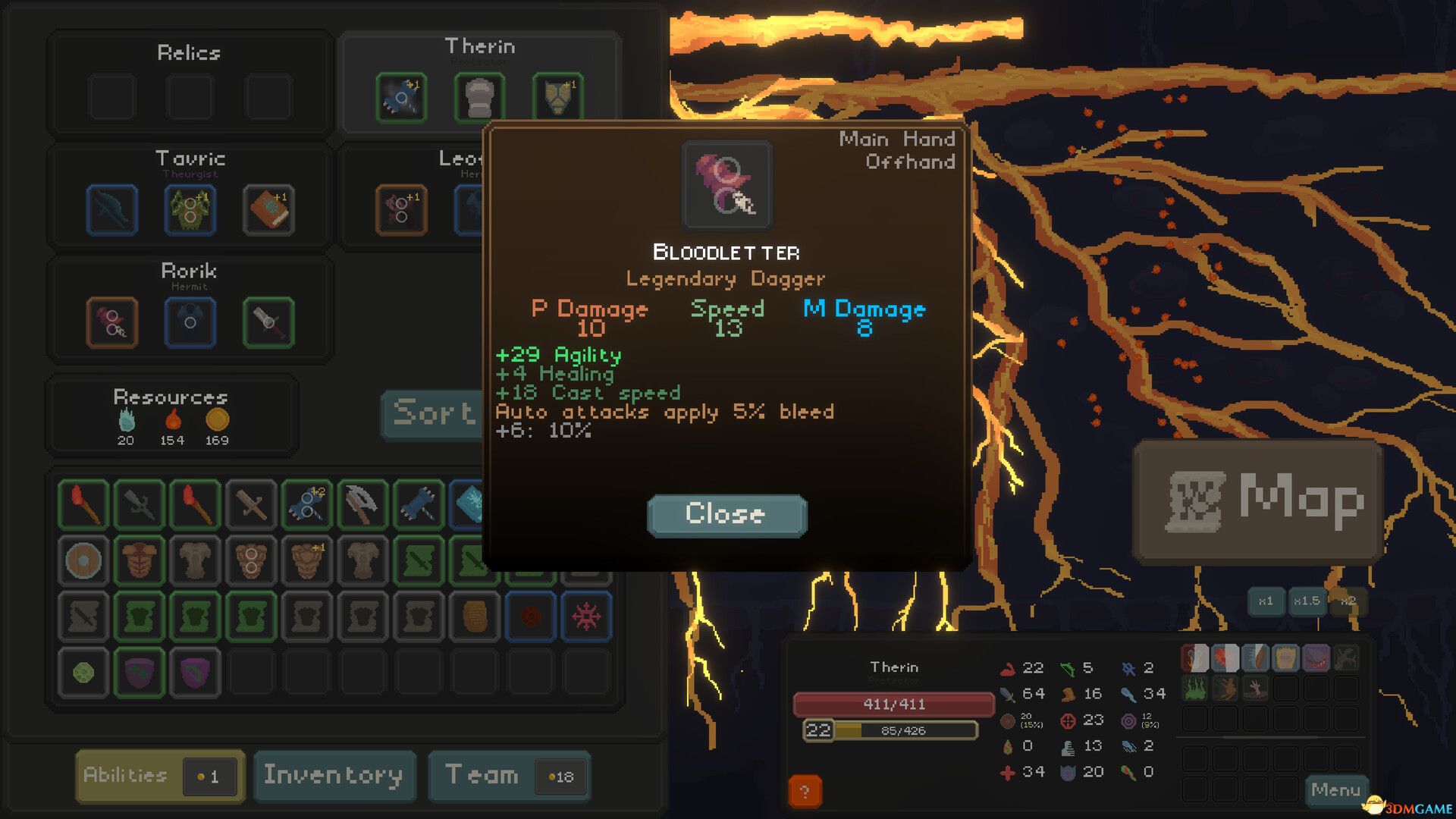Click the orange question mark help button
1456x819 pixels.
tap(805, 792)
